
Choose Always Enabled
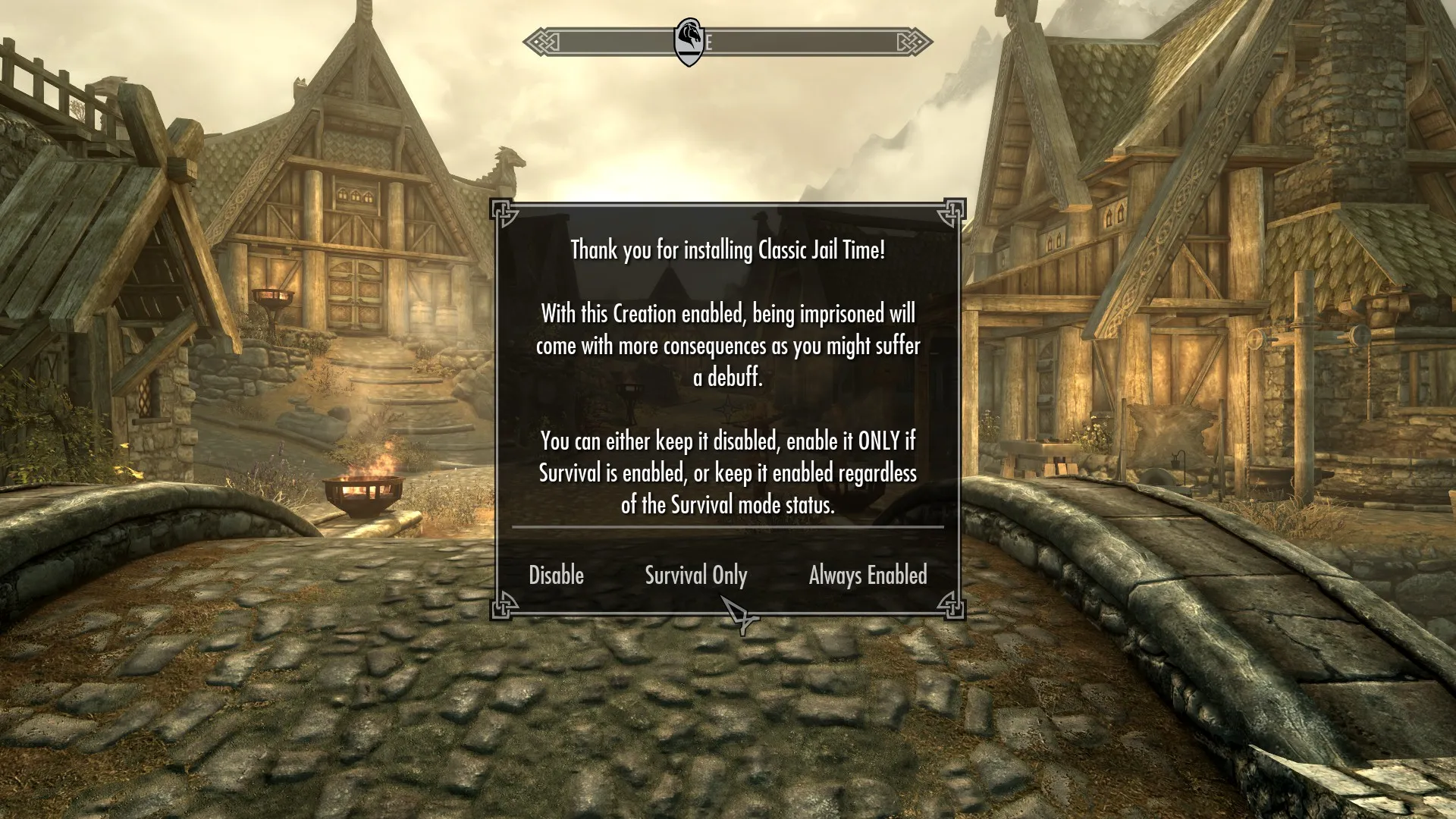point(868,576)
